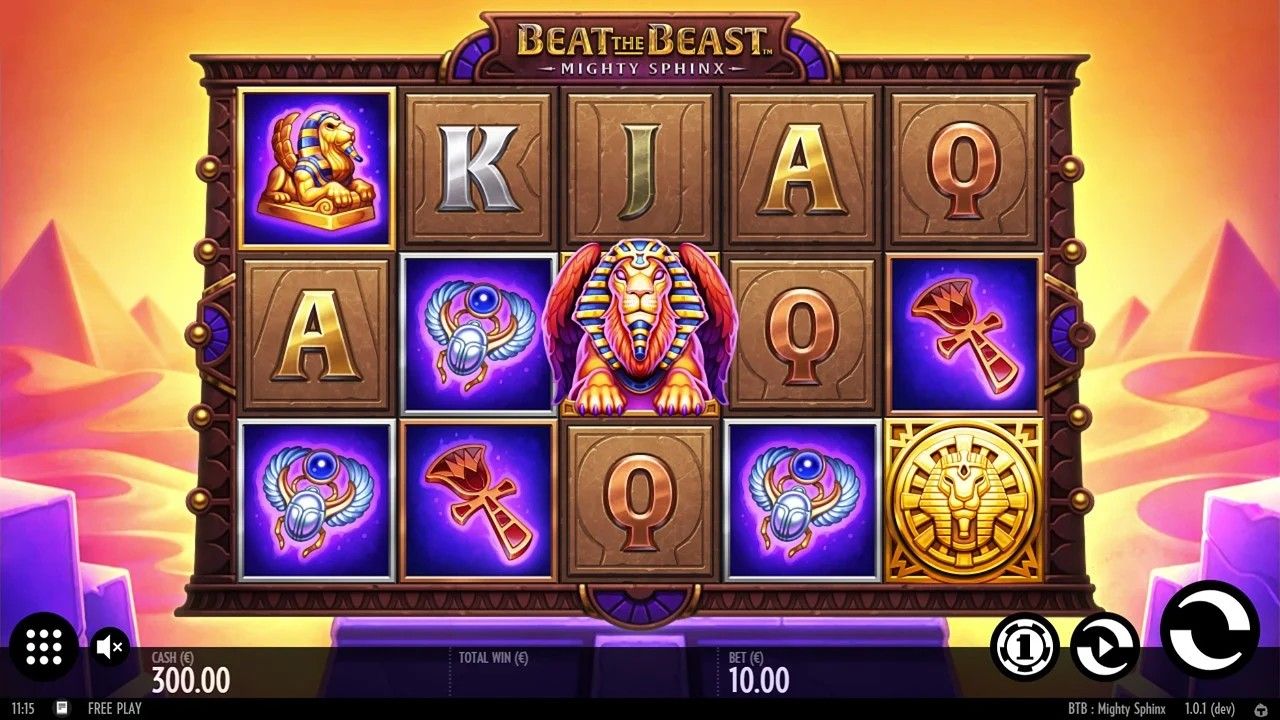Click the Thunderkick logo in the bottom-right corner
This screenshot has height=720, width=1280.
coord(1263,708)
